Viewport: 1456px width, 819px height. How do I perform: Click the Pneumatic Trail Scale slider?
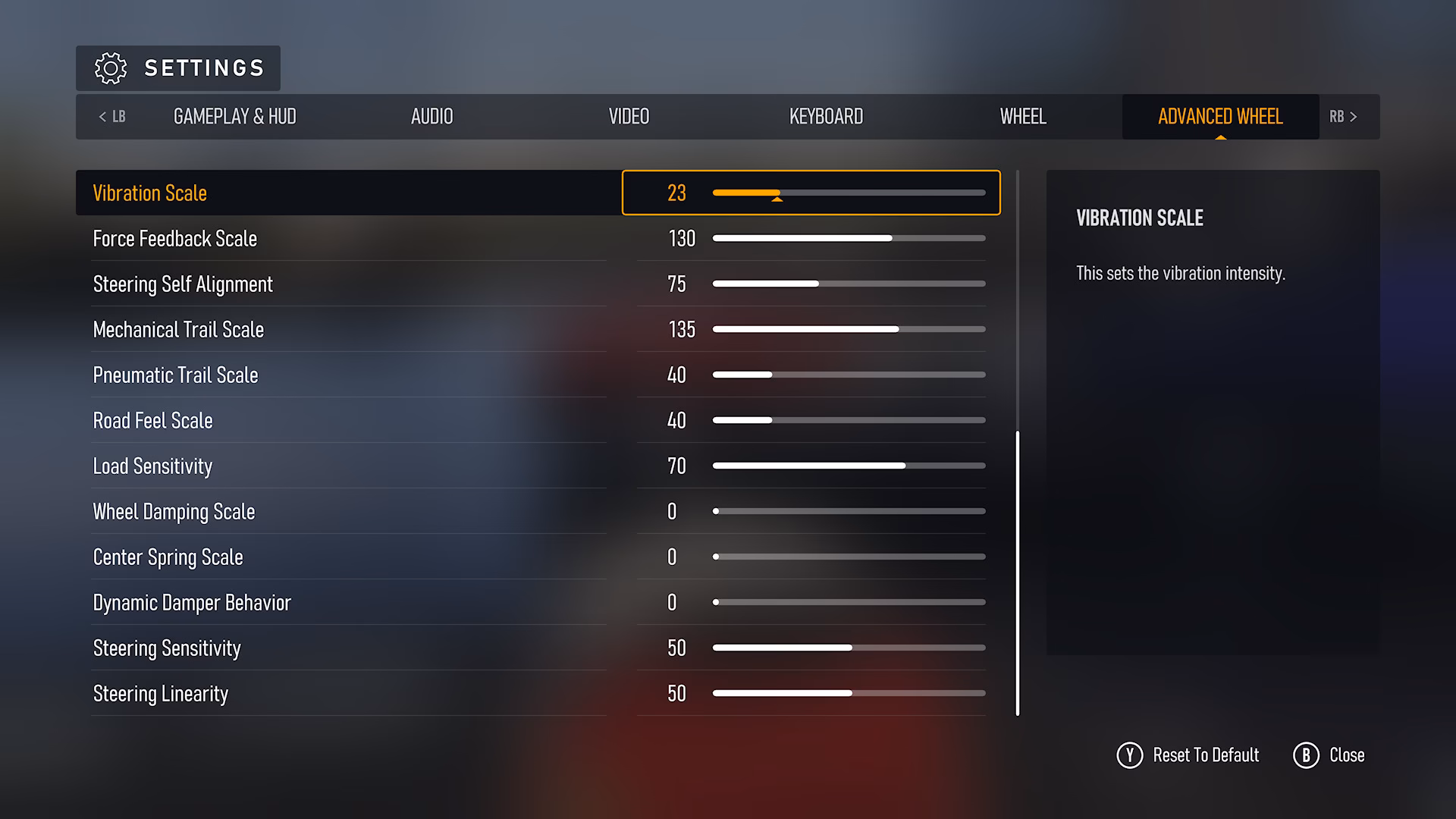click(848, 375)
